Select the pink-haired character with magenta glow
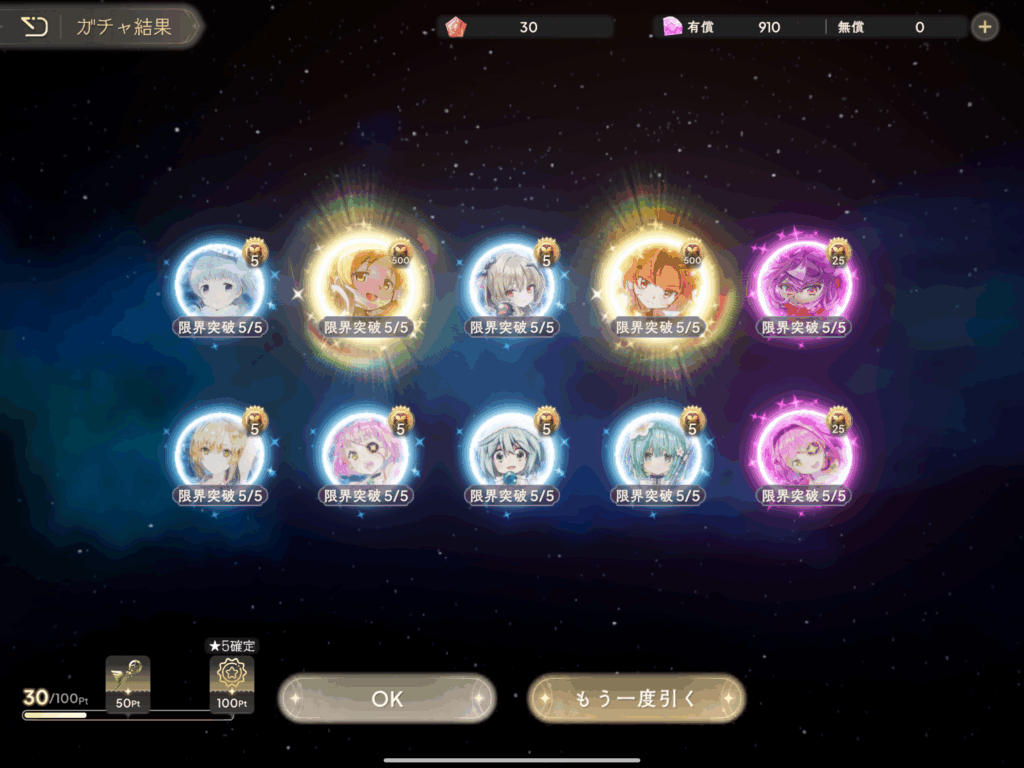 coord(803,453)
